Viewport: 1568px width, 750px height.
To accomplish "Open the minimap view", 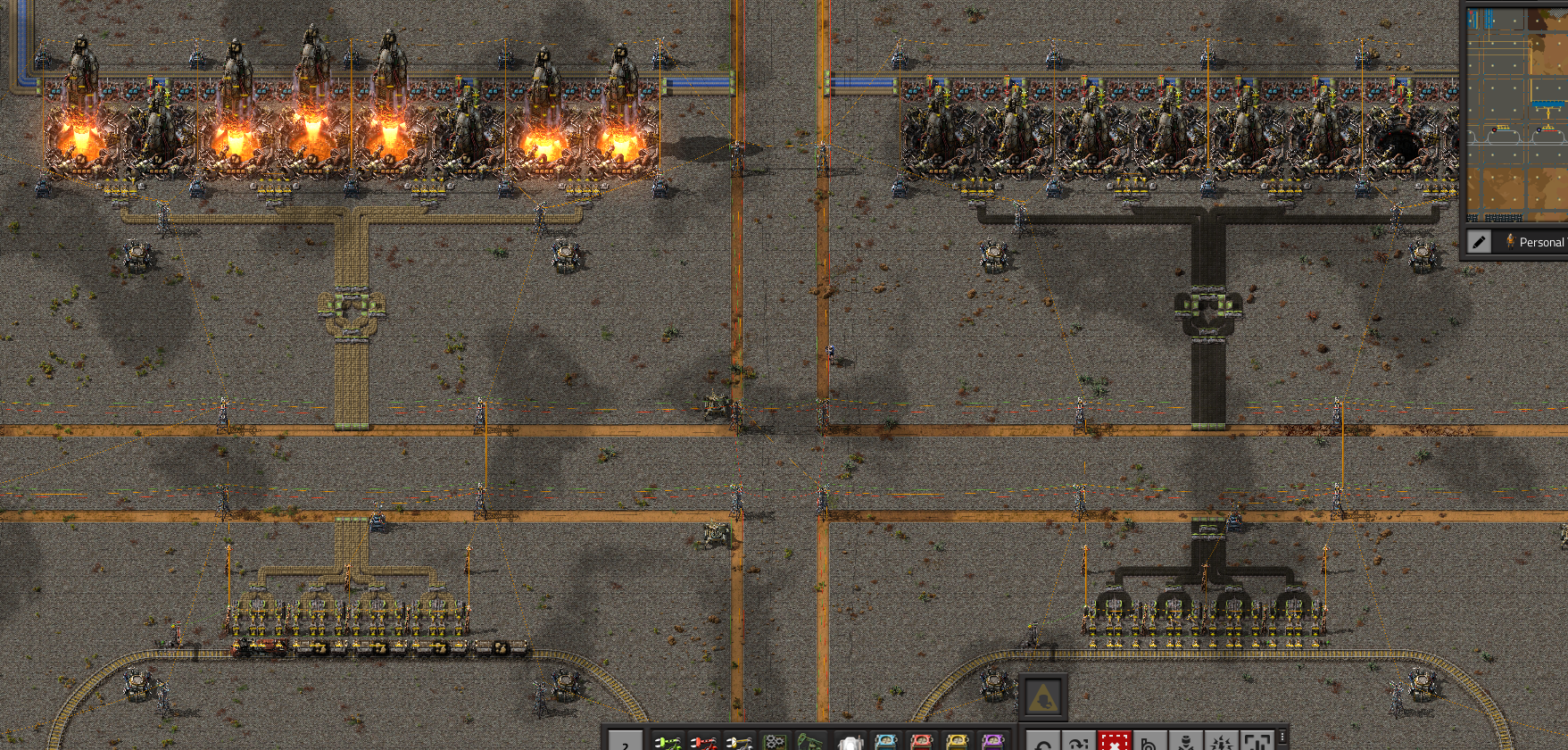I will (x=1516, y=114).
